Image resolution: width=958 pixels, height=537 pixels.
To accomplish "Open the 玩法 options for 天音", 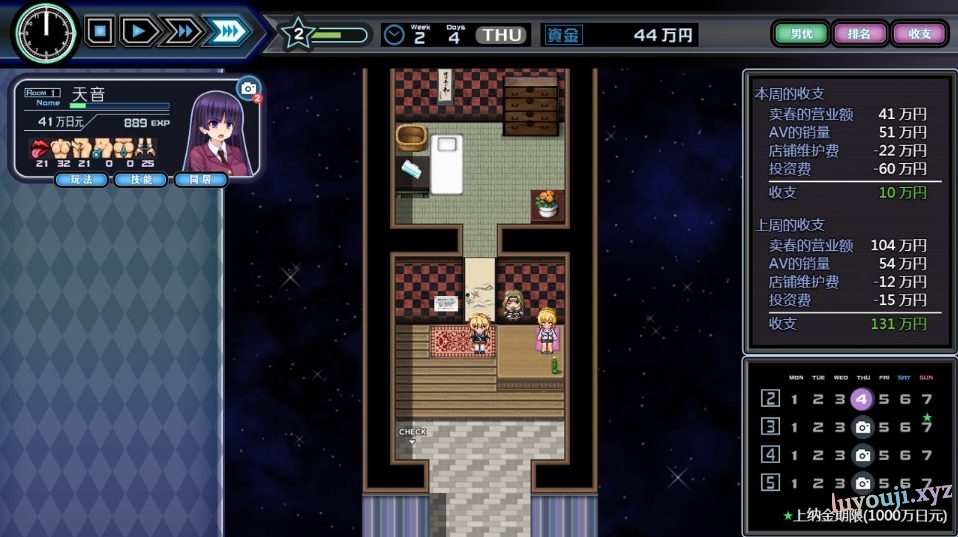I will coord(82,179).
